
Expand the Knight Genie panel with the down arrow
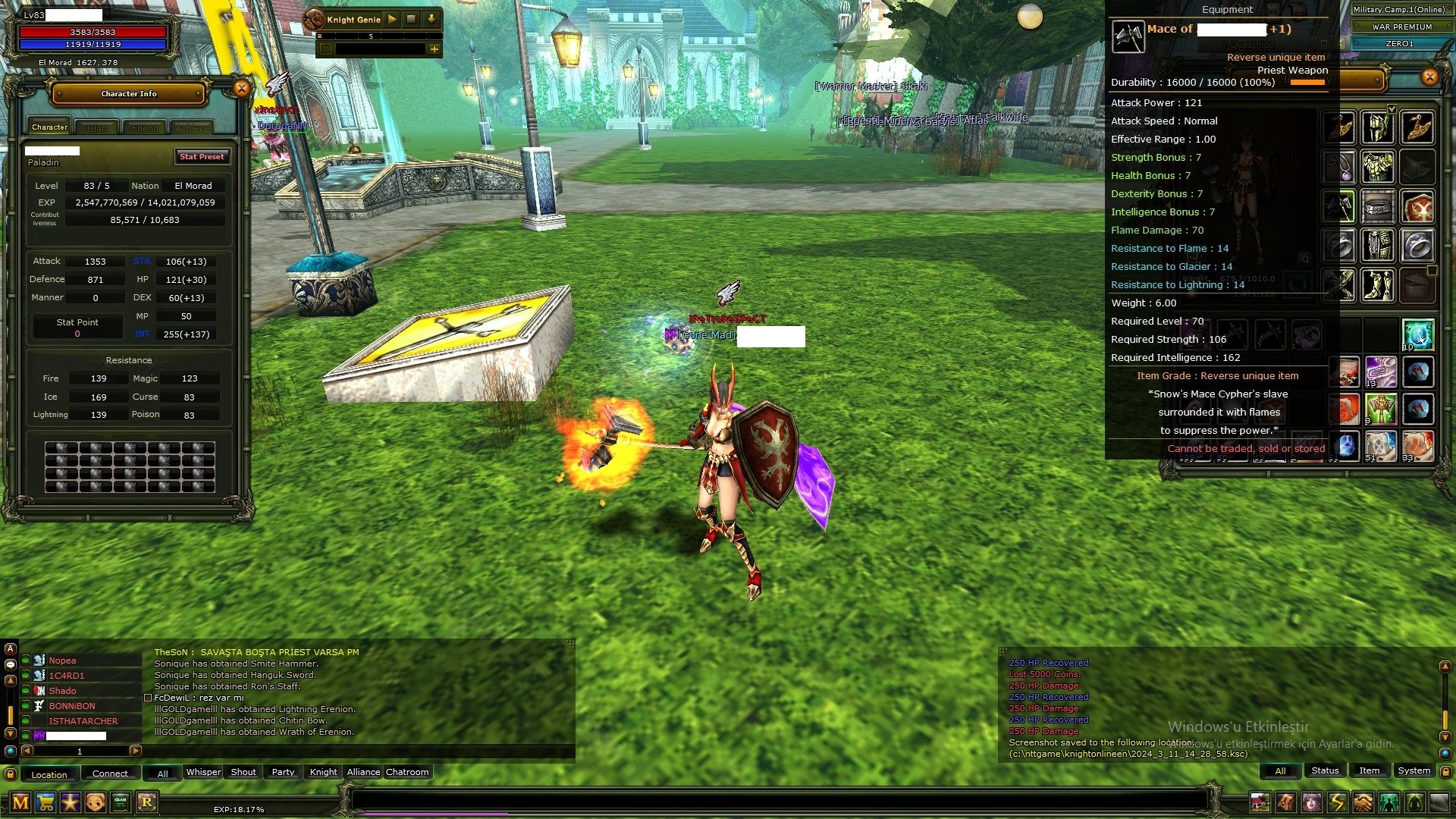tap(431, 20)
